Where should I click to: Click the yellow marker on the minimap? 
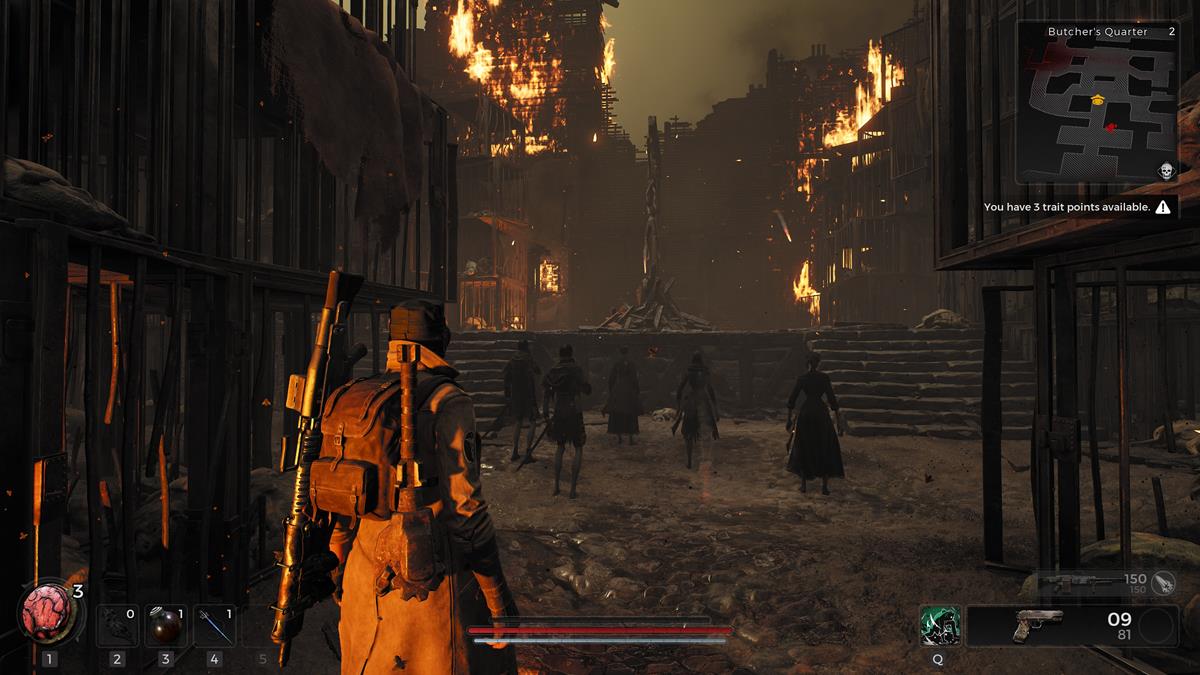[x=1097, y=99]
